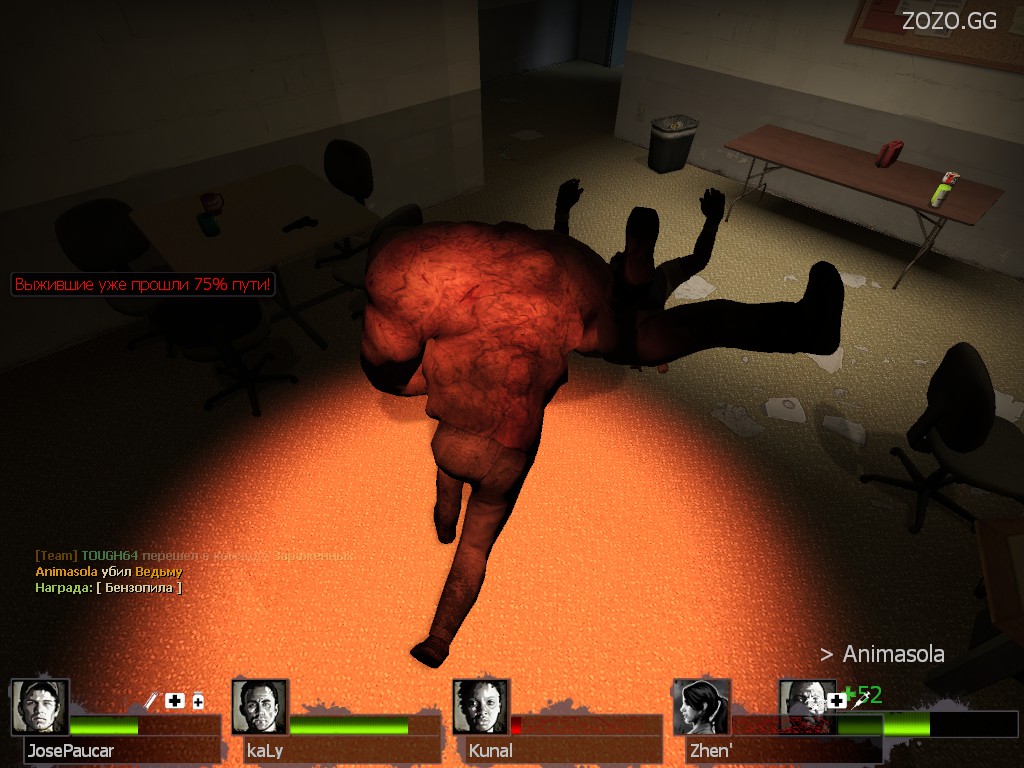Click JosePaucar's pain pills bottle icon
The height and width of the screenshot is (768, 1024).
198,702
